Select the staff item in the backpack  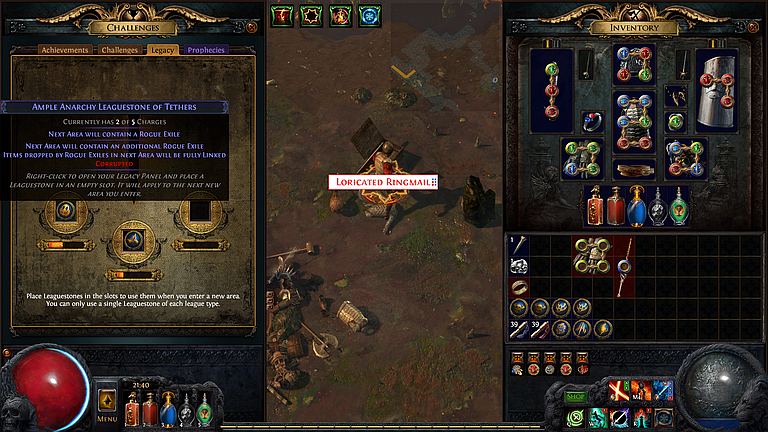pyautogui.click(x=622, y=266)
